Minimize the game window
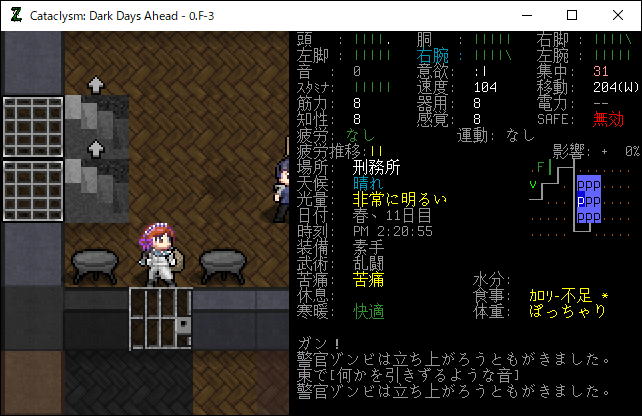 526,16
